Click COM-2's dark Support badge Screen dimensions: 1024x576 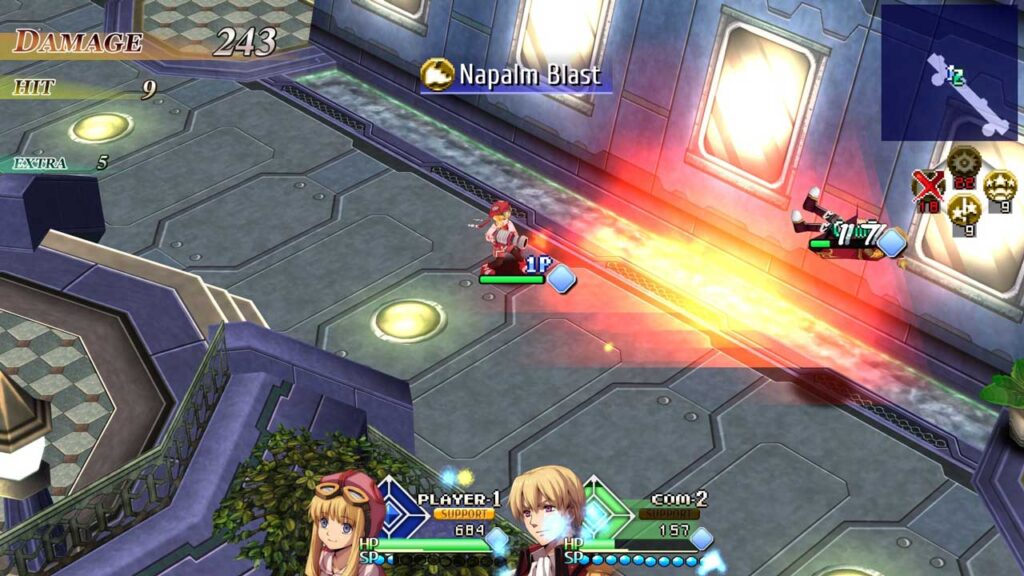click(x=666, y=514)
